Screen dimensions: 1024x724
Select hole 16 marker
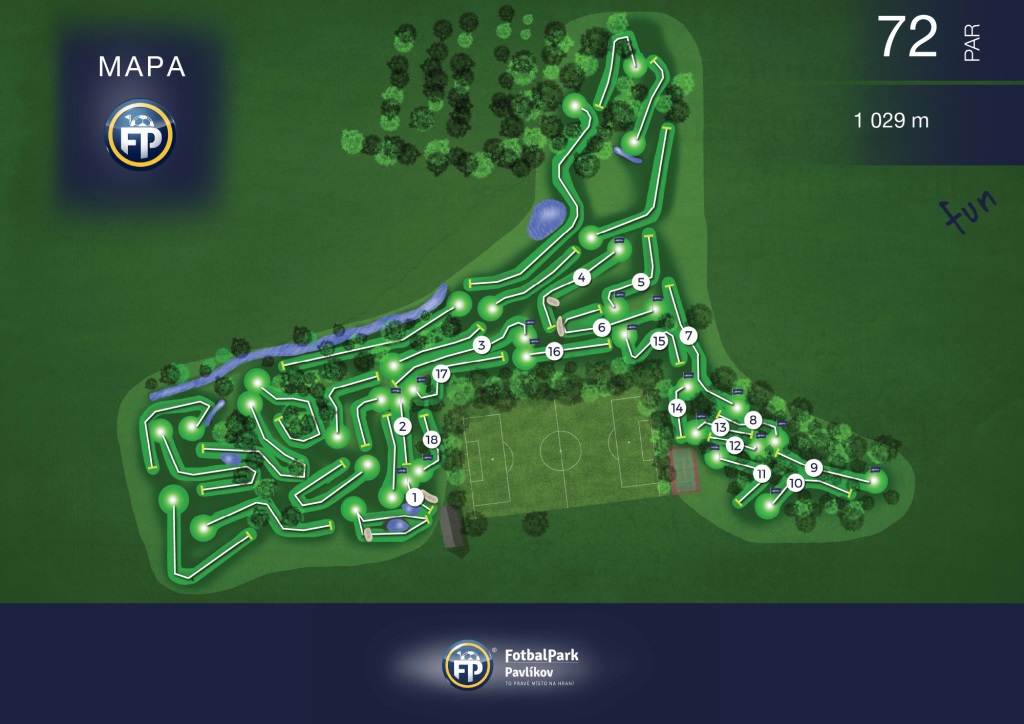555,351
